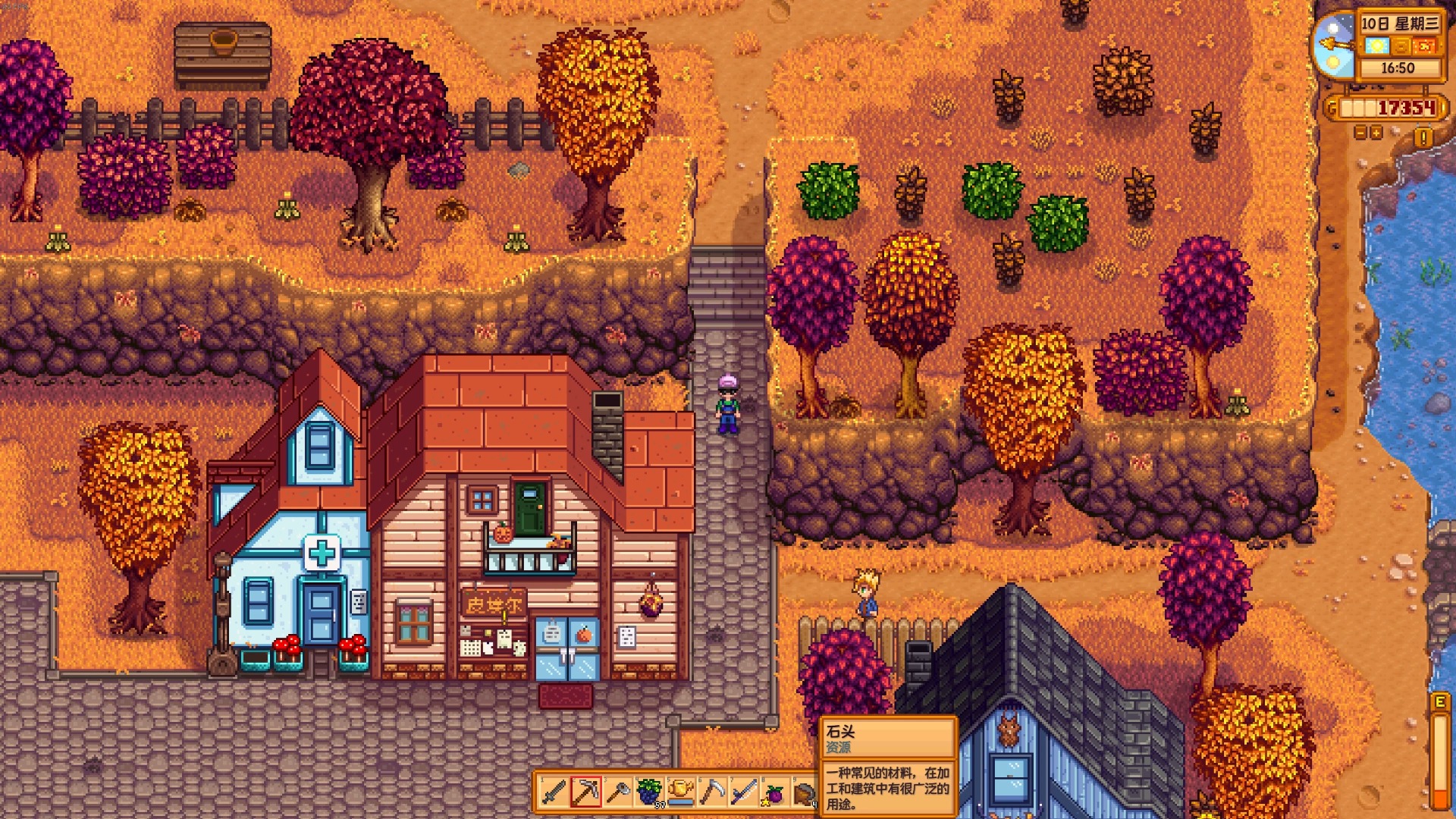Click the zoom out minus button
The height and width of the screenshot is (819, 1456).
point(1360,133)
